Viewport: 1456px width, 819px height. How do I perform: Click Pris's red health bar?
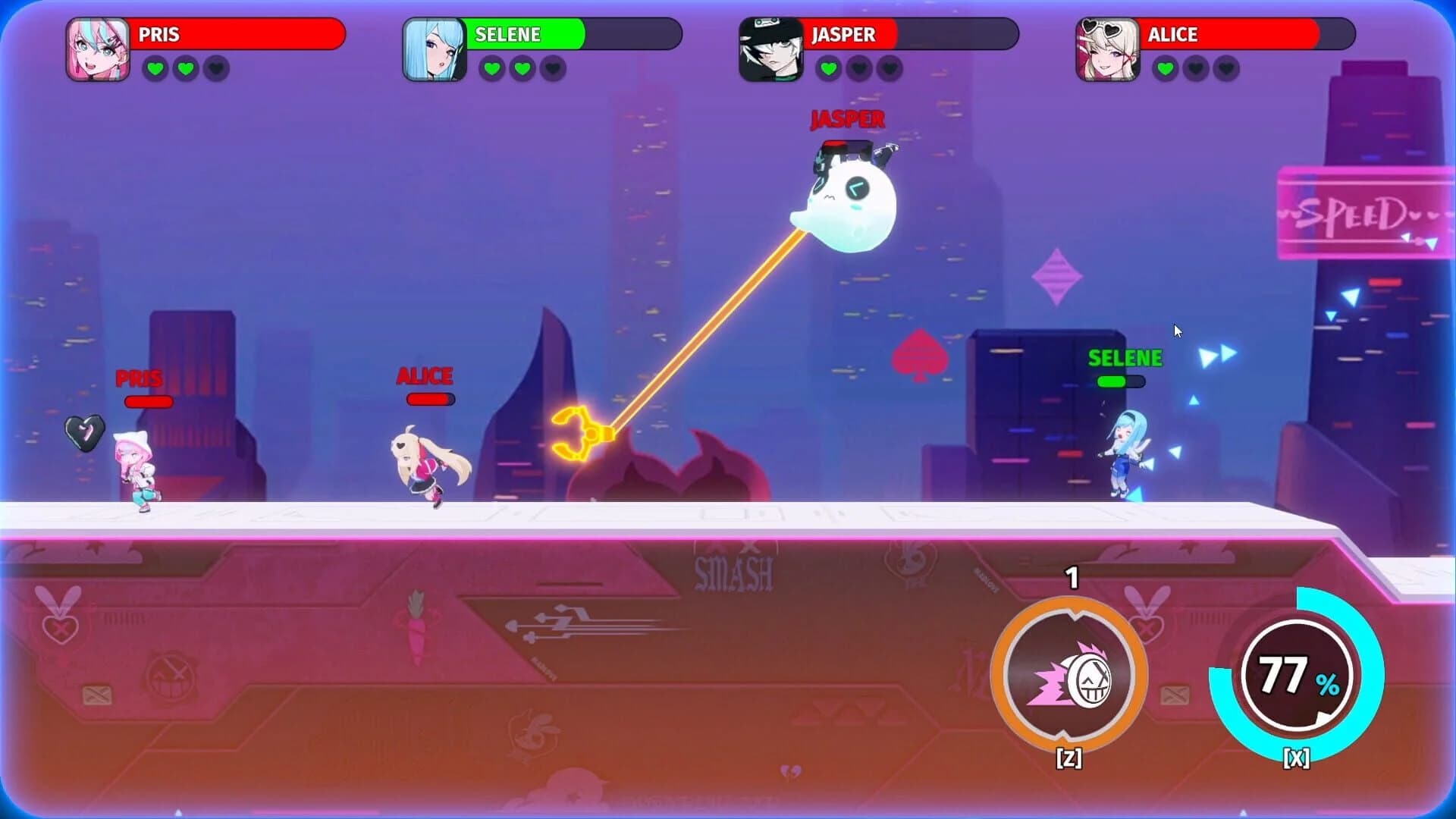point(149,401)
